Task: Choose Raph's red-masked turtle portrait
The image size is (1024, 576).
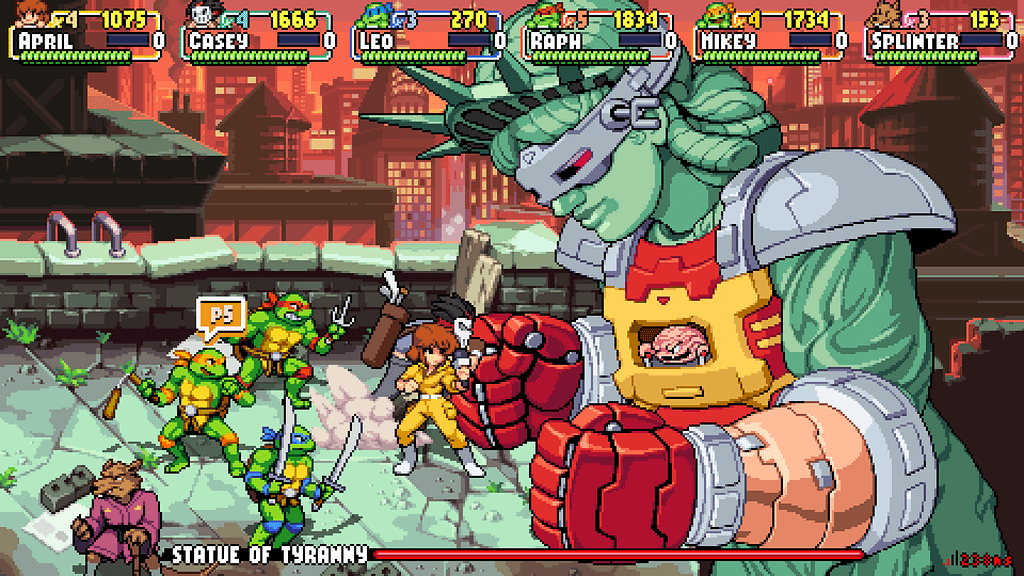Action: 546,15
